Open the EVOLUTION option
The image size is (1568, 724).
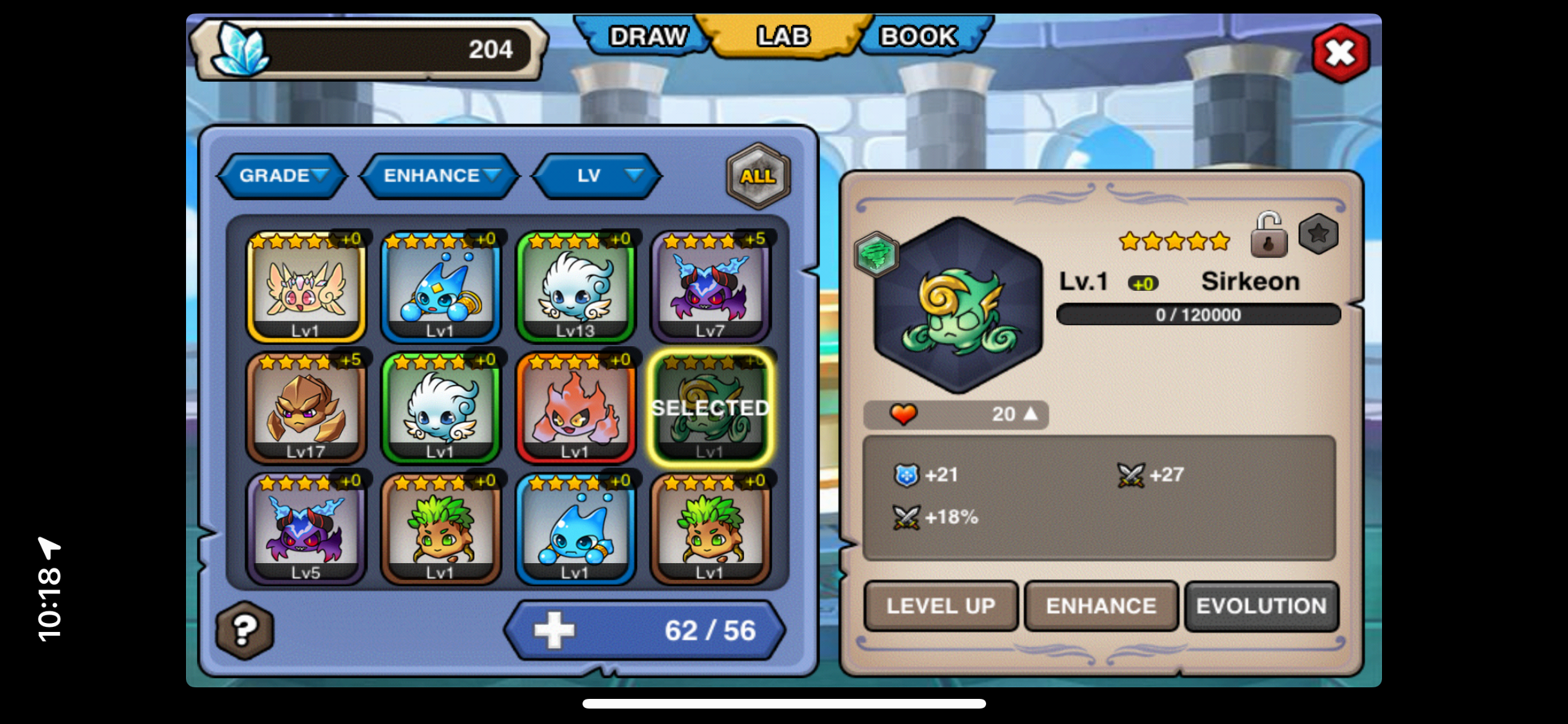coord(1261,606)
